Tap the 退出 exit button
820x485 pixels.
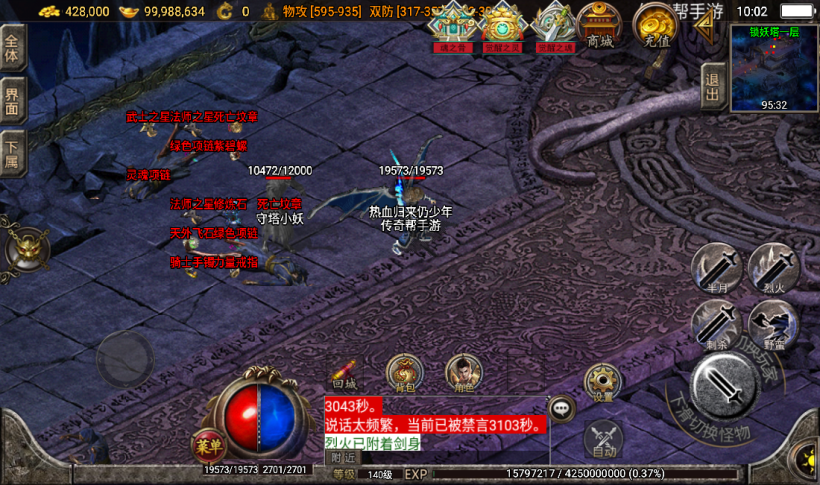click(x=711, y=86)
